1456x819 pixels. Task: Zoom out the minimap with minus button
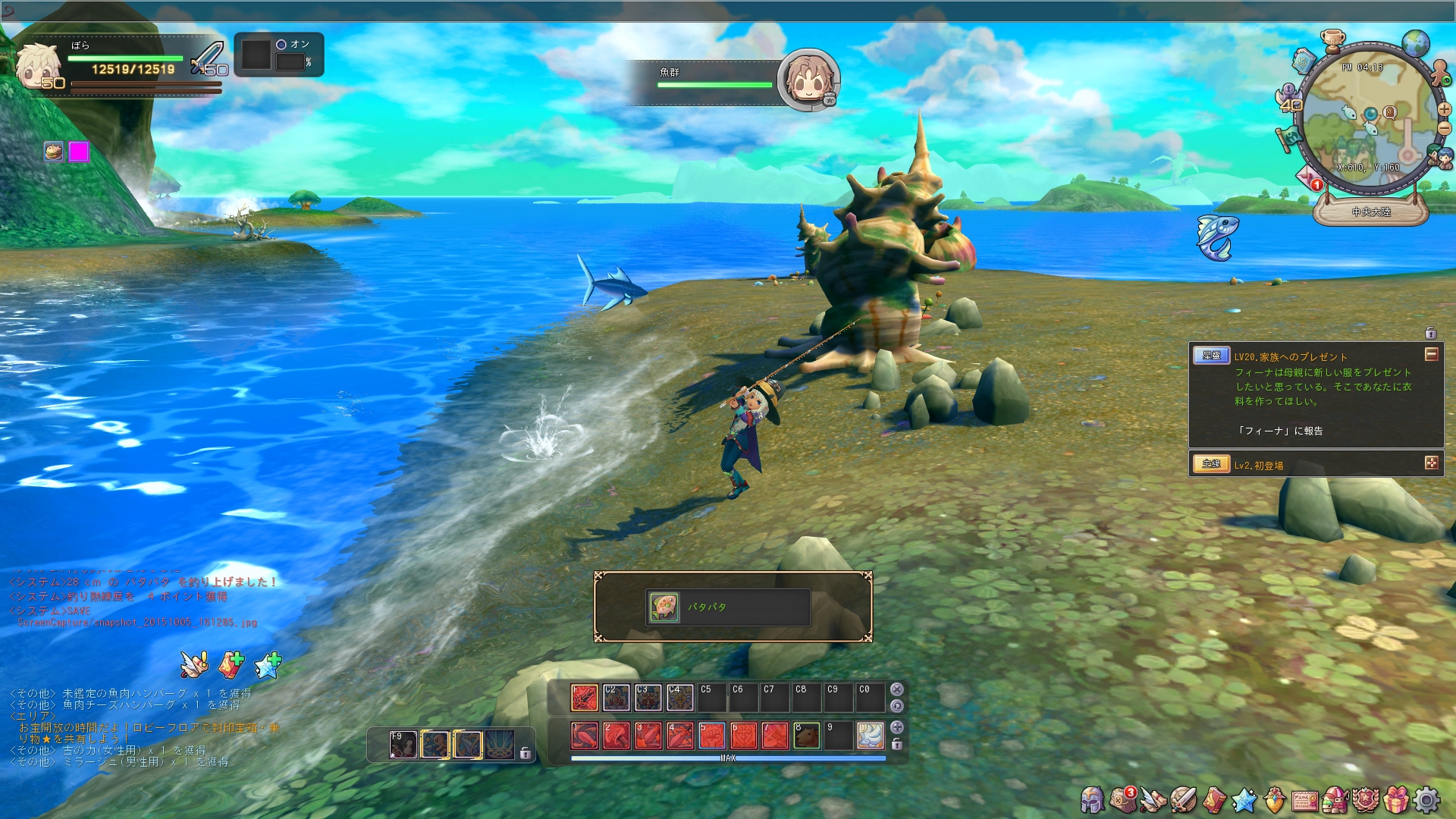pyautogui.click(x=1444, y=127)
